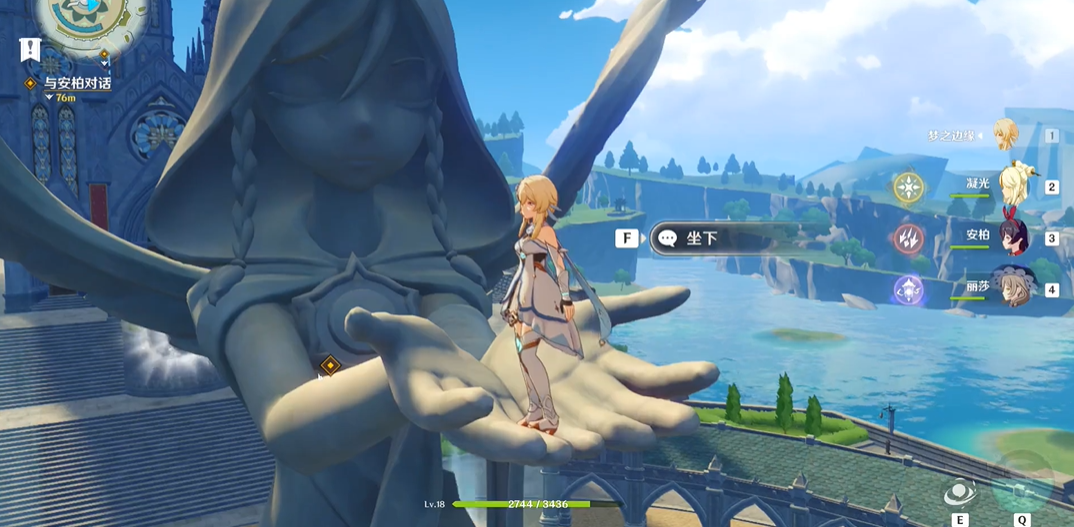Open the quest banner exclamation icon
The height and width of the screenshot is (527, 1074).
point(30,50)
